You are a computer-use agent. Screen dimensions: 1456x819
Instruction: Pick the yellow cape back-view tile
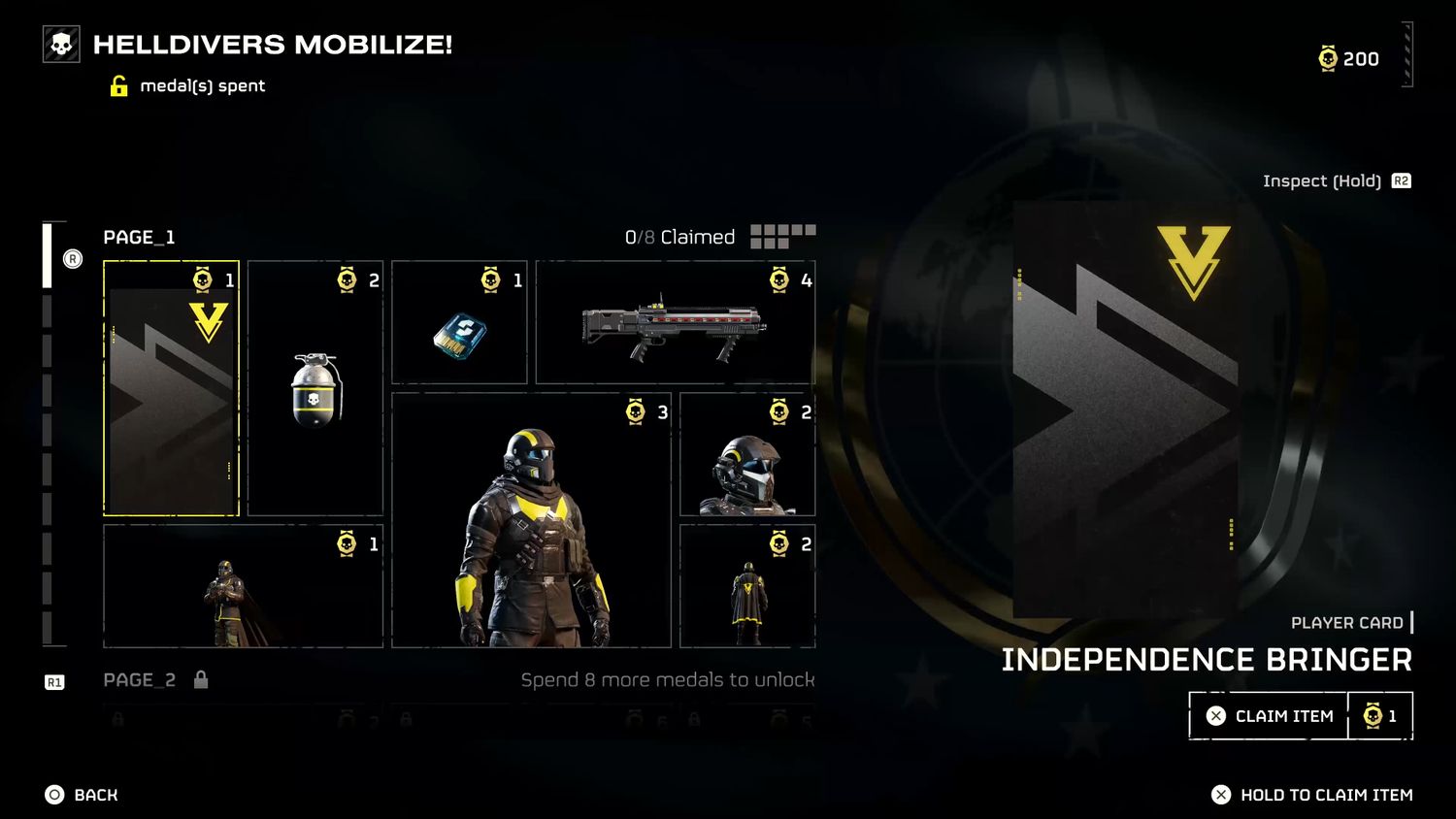pos(747,586)
